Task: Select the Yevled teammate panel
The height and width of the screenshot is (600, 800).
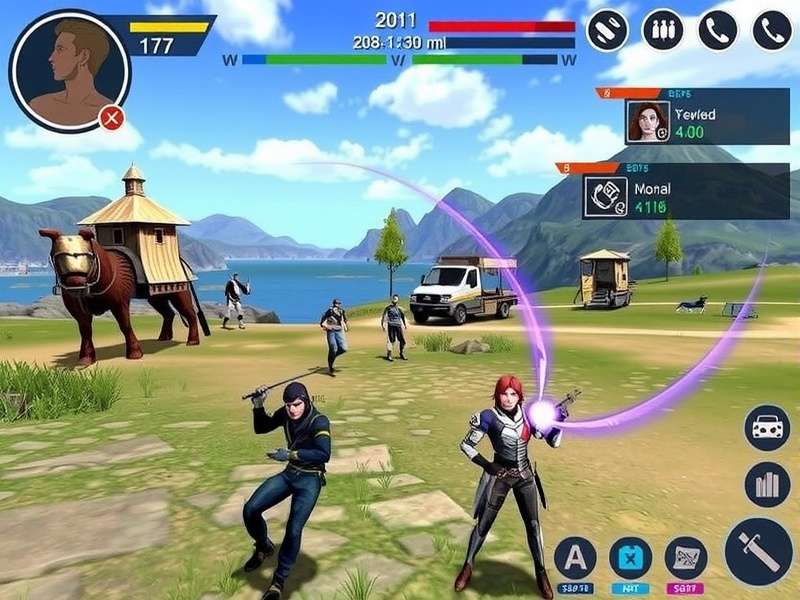Action: pos(692,121)
